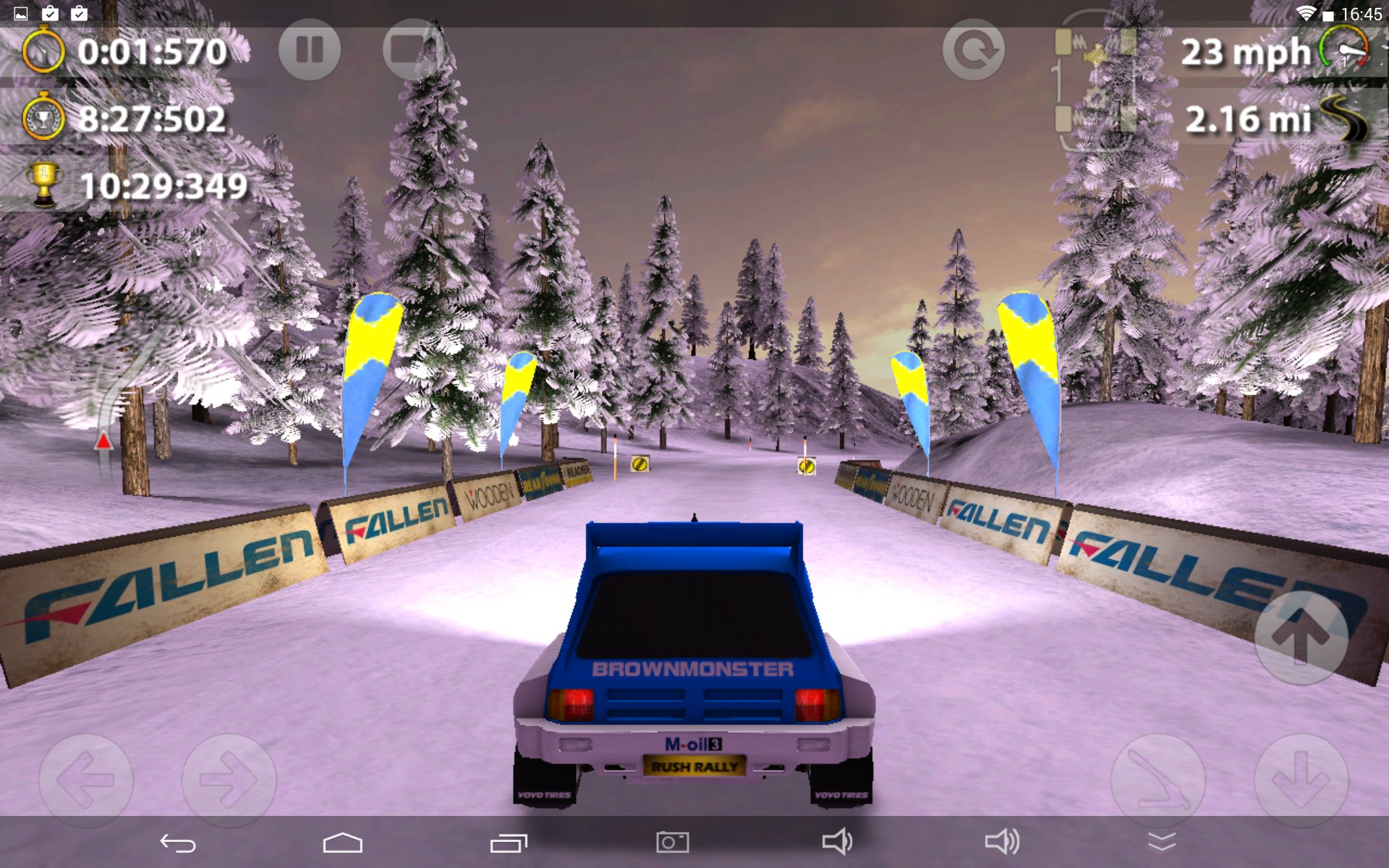Viewport: 1389px width, 868px height.
Task: Steer right with the right arrow
Action: pyautogui.click(x=229, y=780)
